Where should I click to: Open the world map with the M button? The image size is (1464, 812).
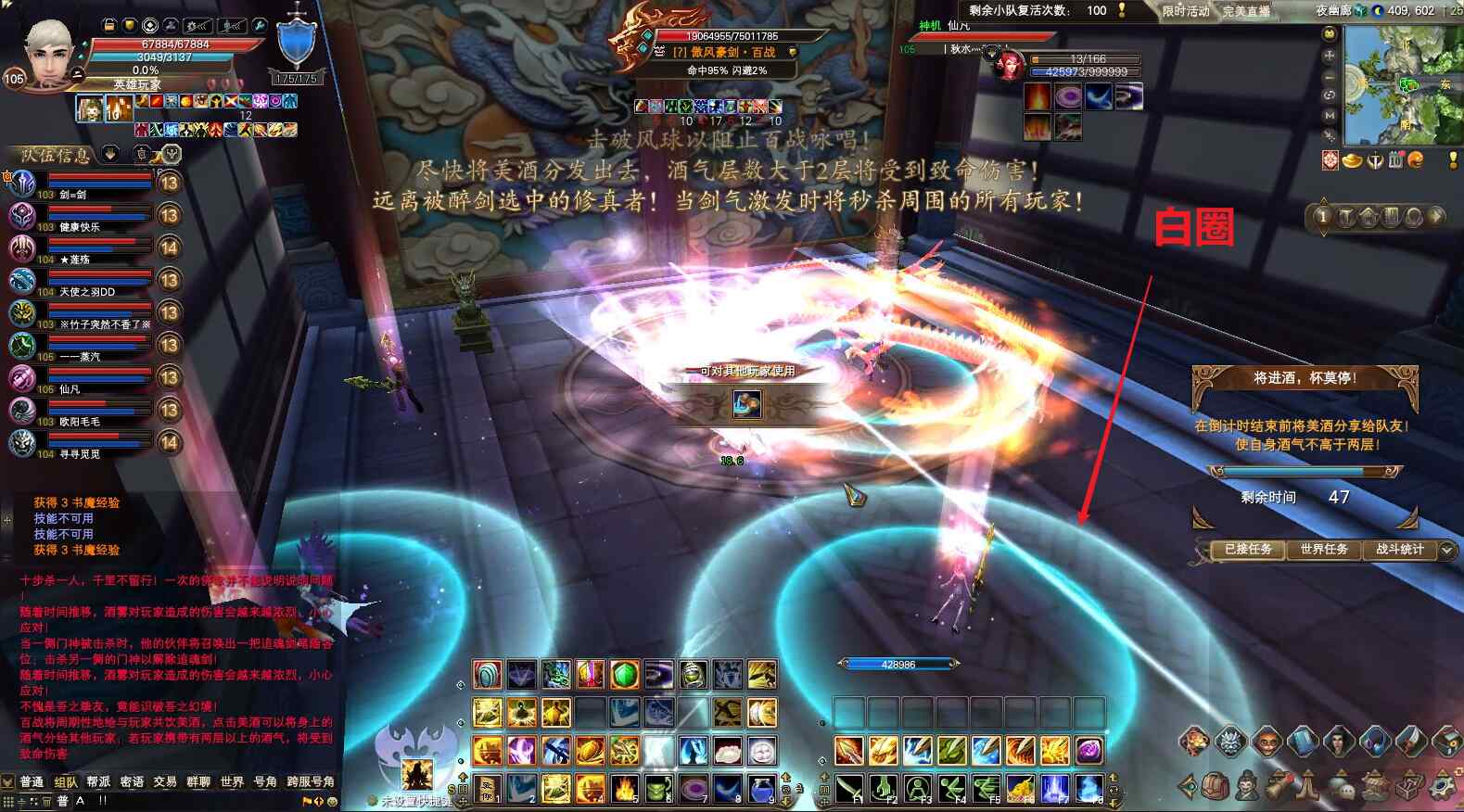click(x=1330, y=115)
